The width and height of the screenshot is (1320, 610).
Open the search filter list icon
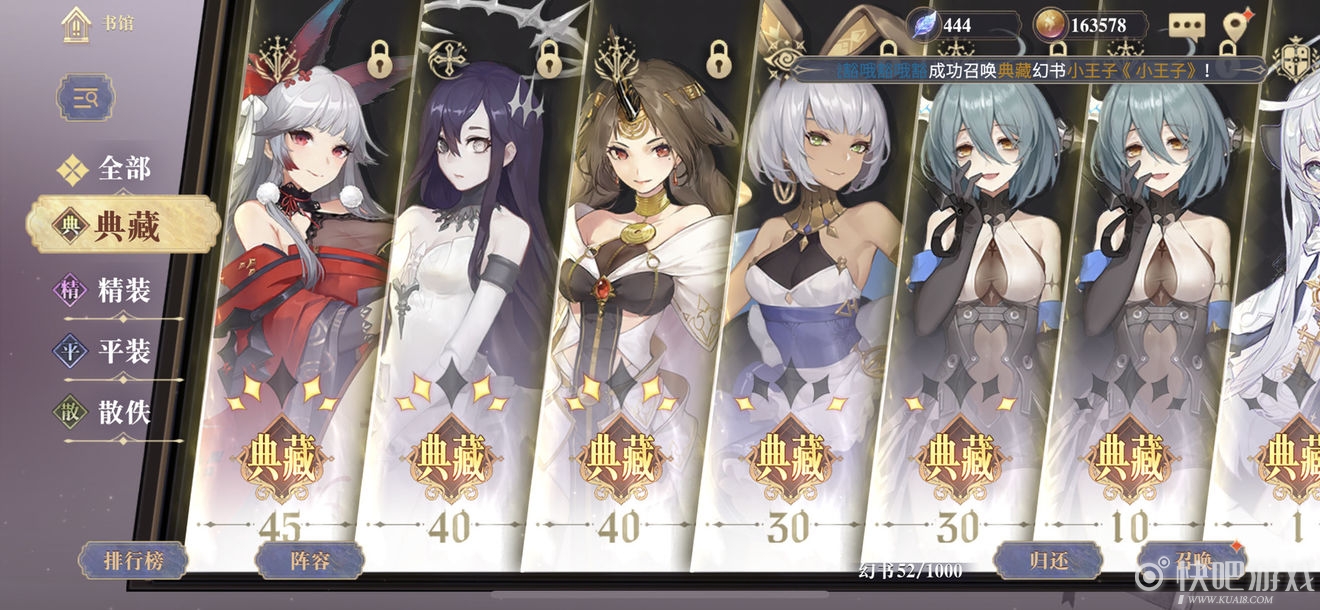tap(85, 97)
